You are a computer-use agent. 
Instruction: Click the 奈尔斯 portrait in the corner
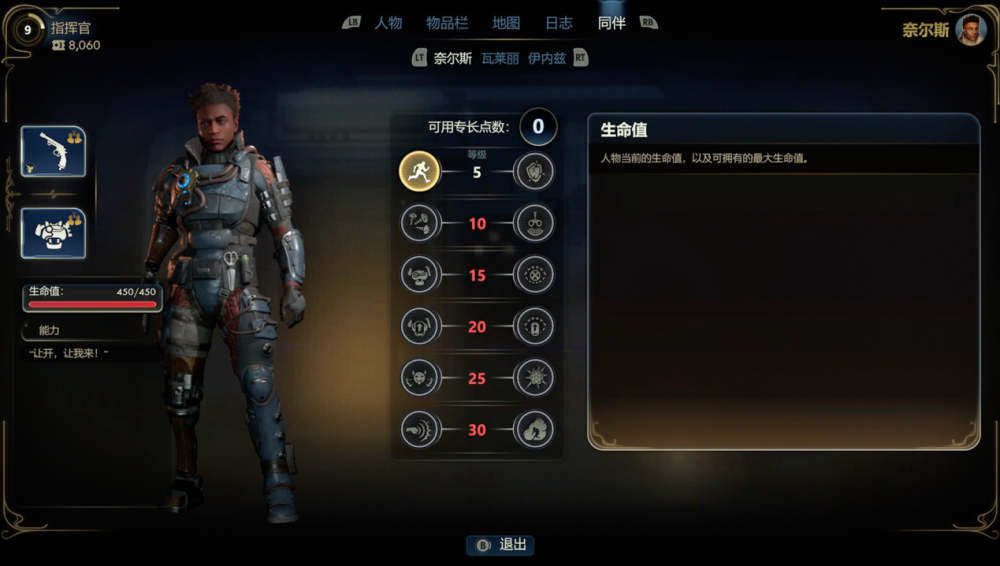tap(970, 29)
